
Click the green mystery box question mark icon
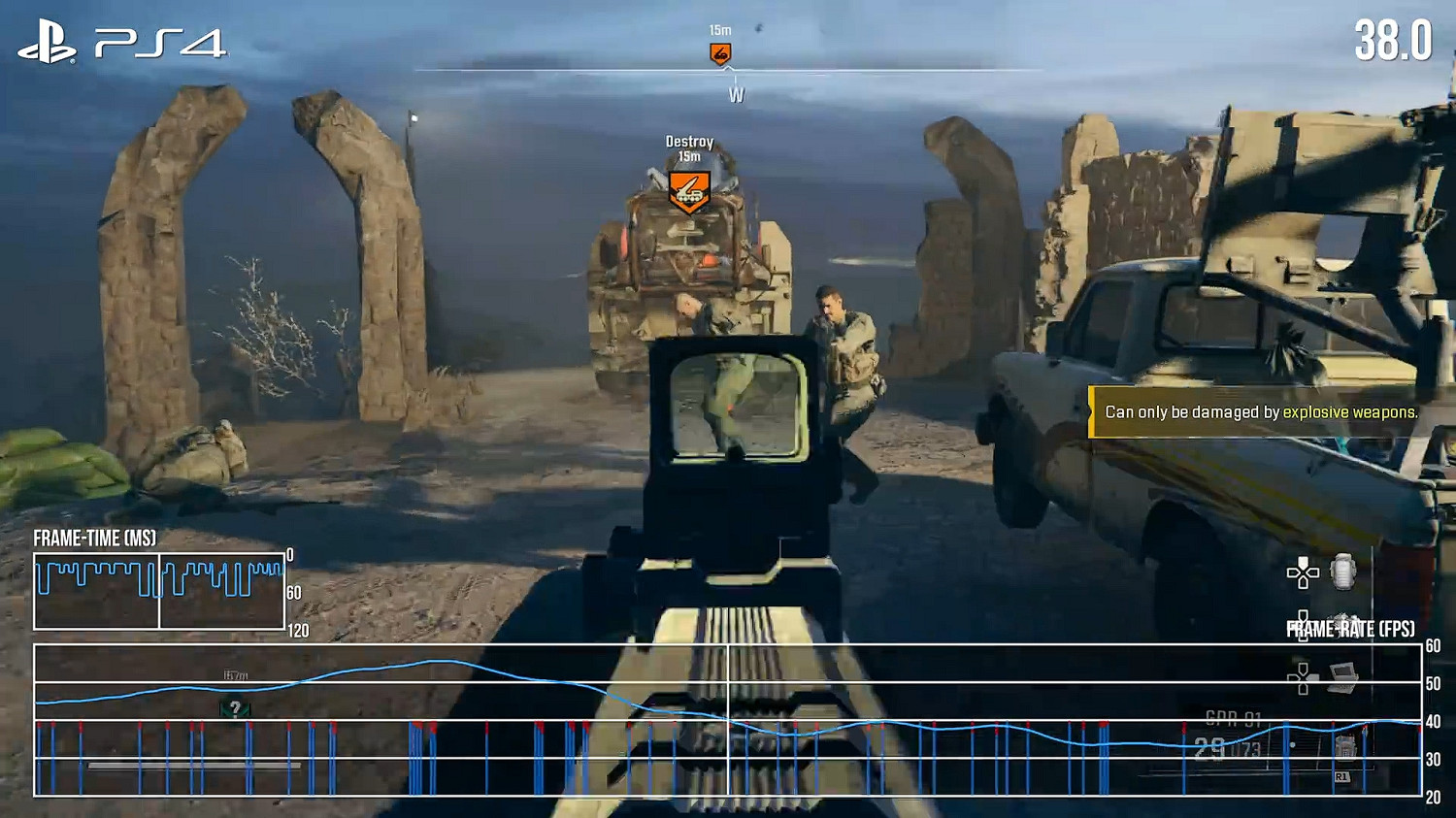234,707
